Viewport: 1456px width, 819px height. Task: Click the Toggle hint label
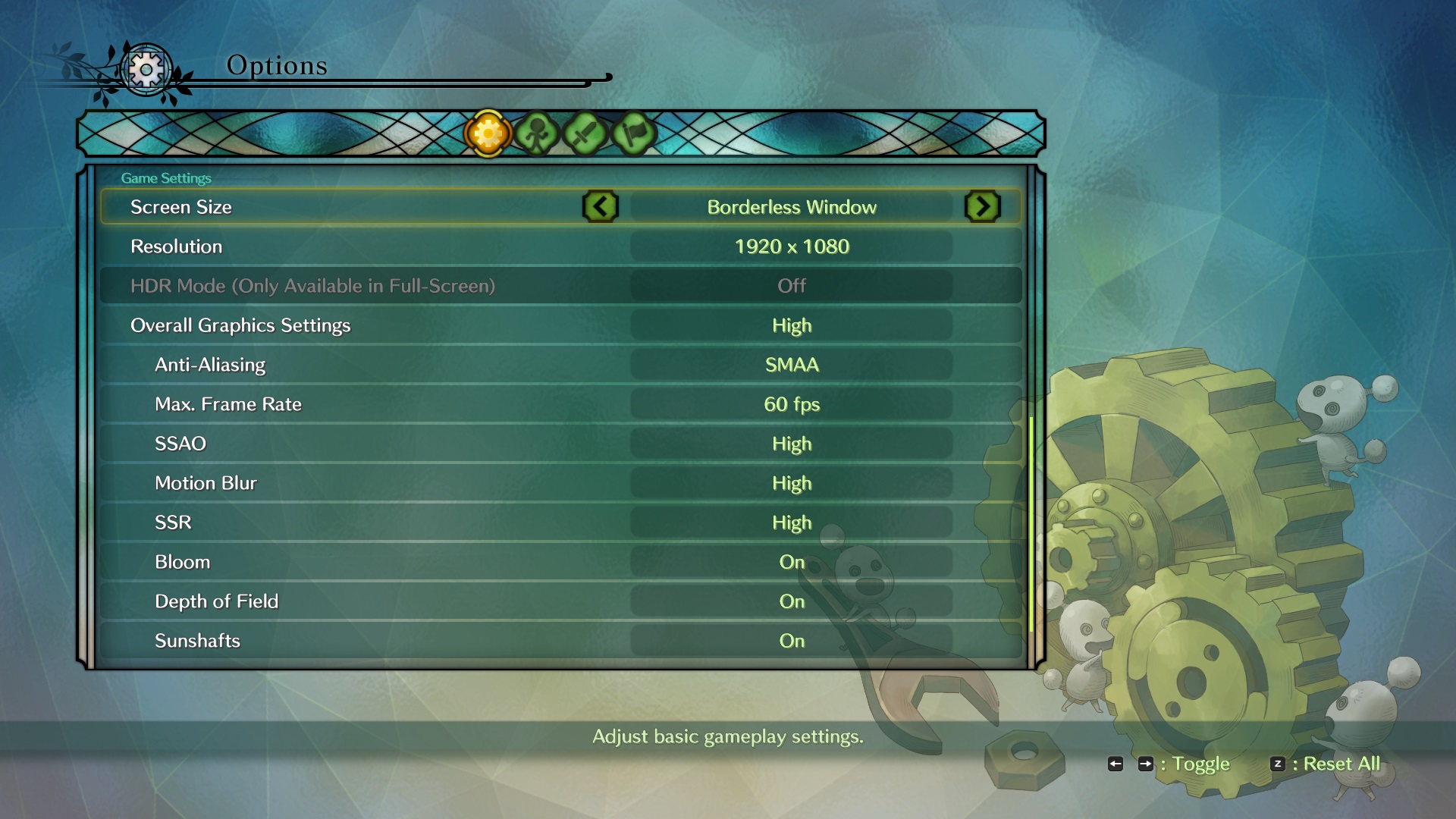(1202, 764)
